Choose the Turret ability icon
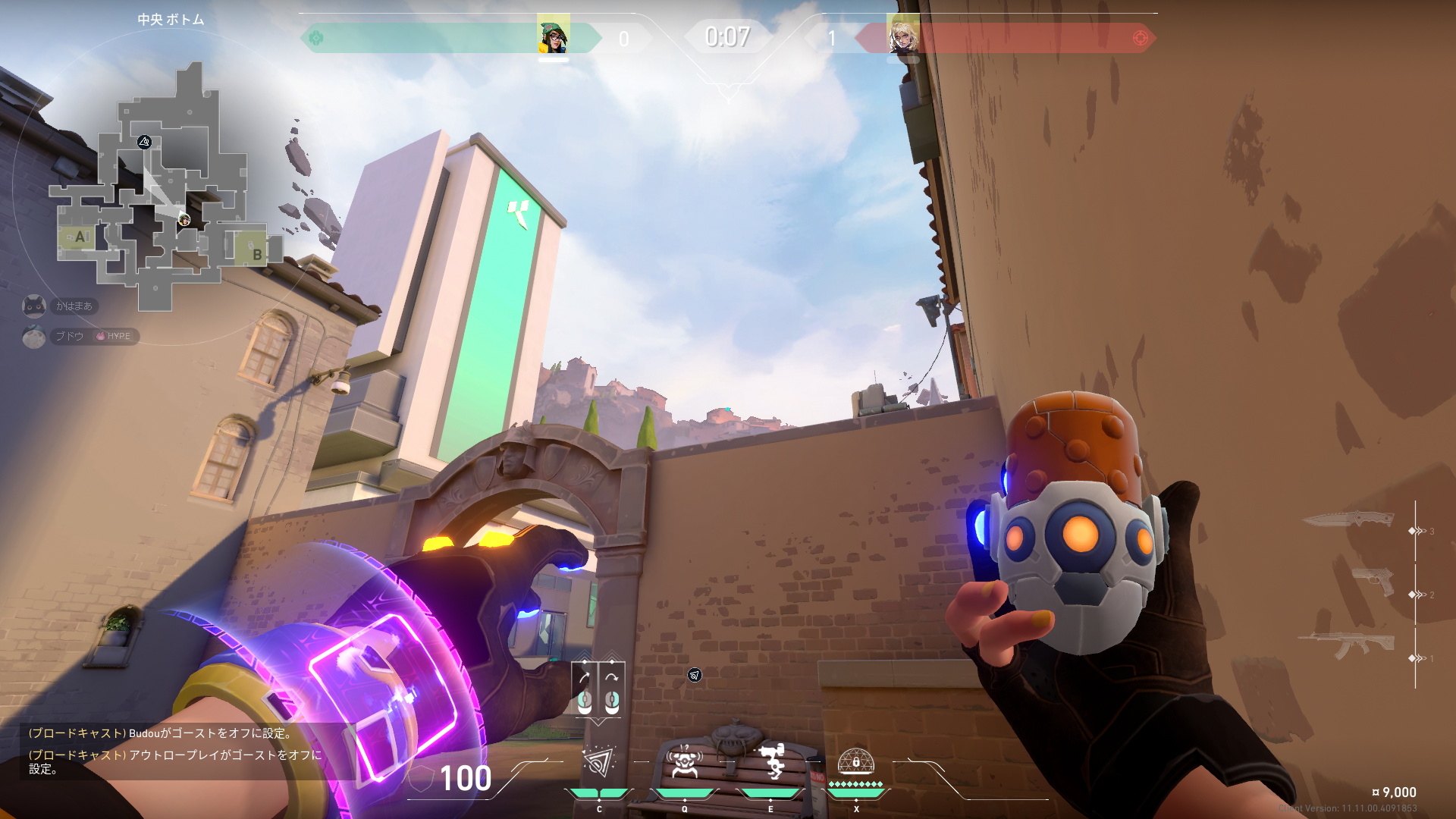The image size is (1456, 819). click(771, 762)
